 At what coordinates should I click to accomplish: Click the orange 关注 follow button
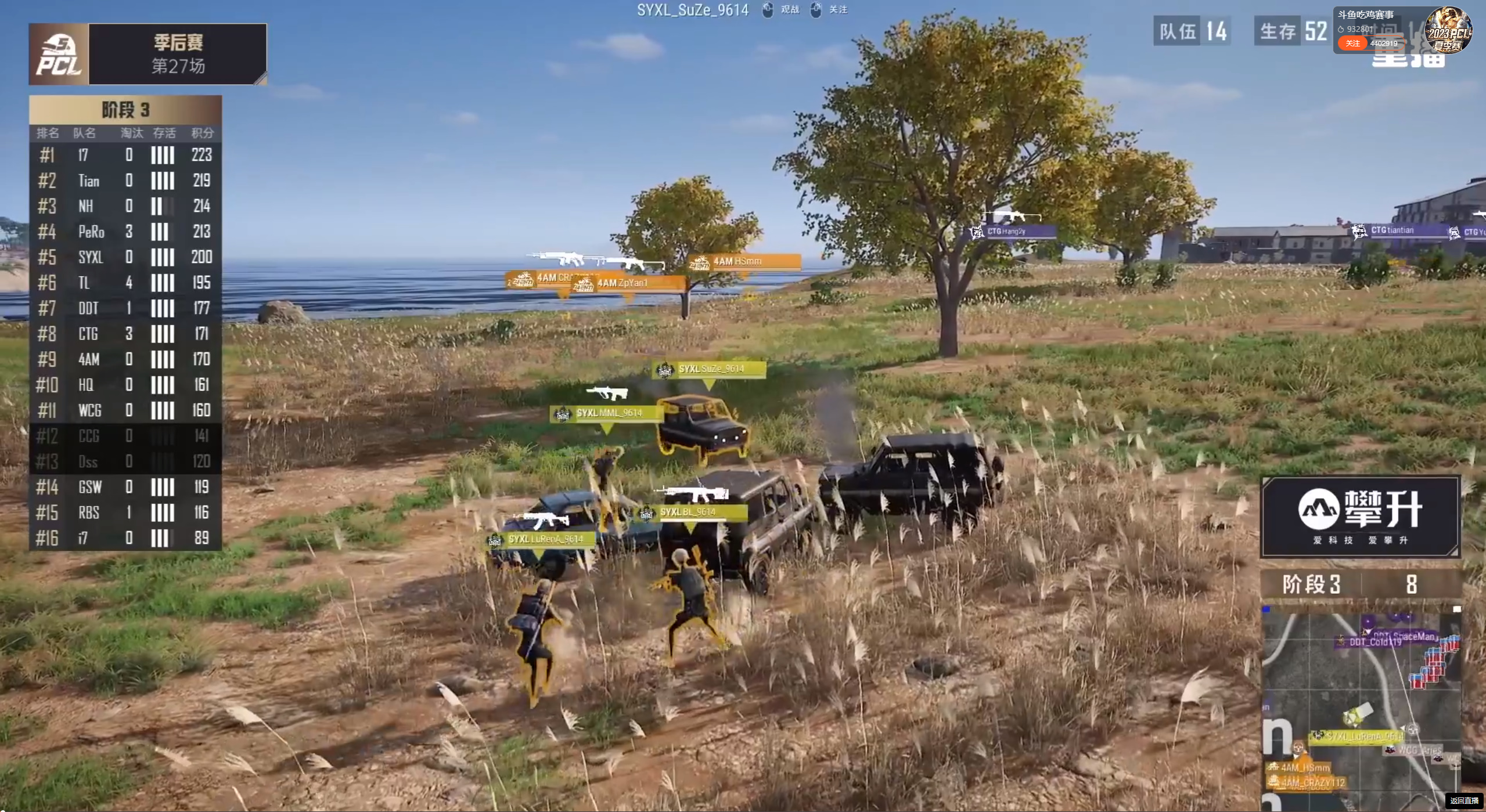pyautogui.click(x=1352, y=44)
